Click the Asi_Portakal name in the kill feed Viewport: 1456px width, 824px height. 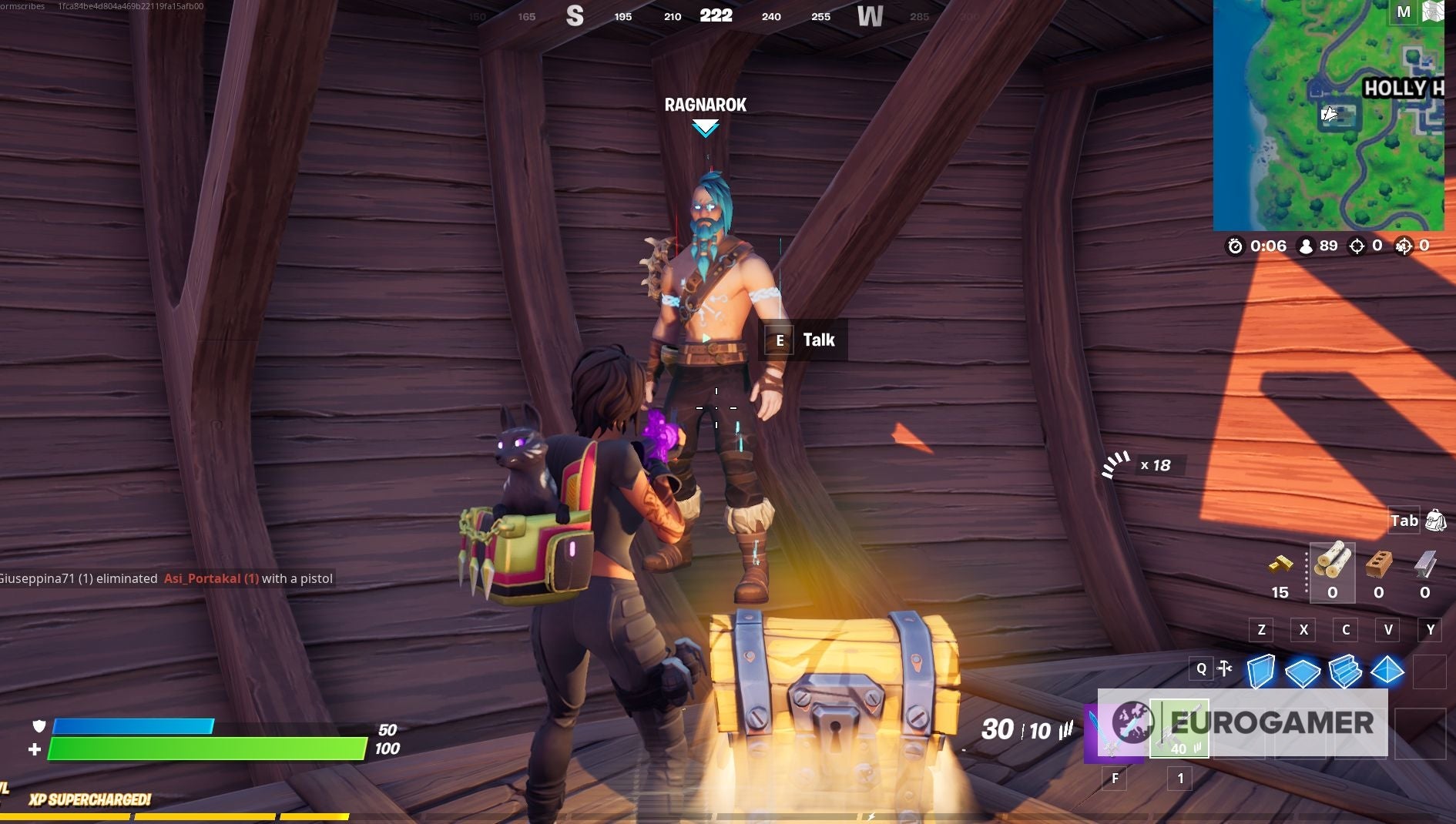[210, 578]
